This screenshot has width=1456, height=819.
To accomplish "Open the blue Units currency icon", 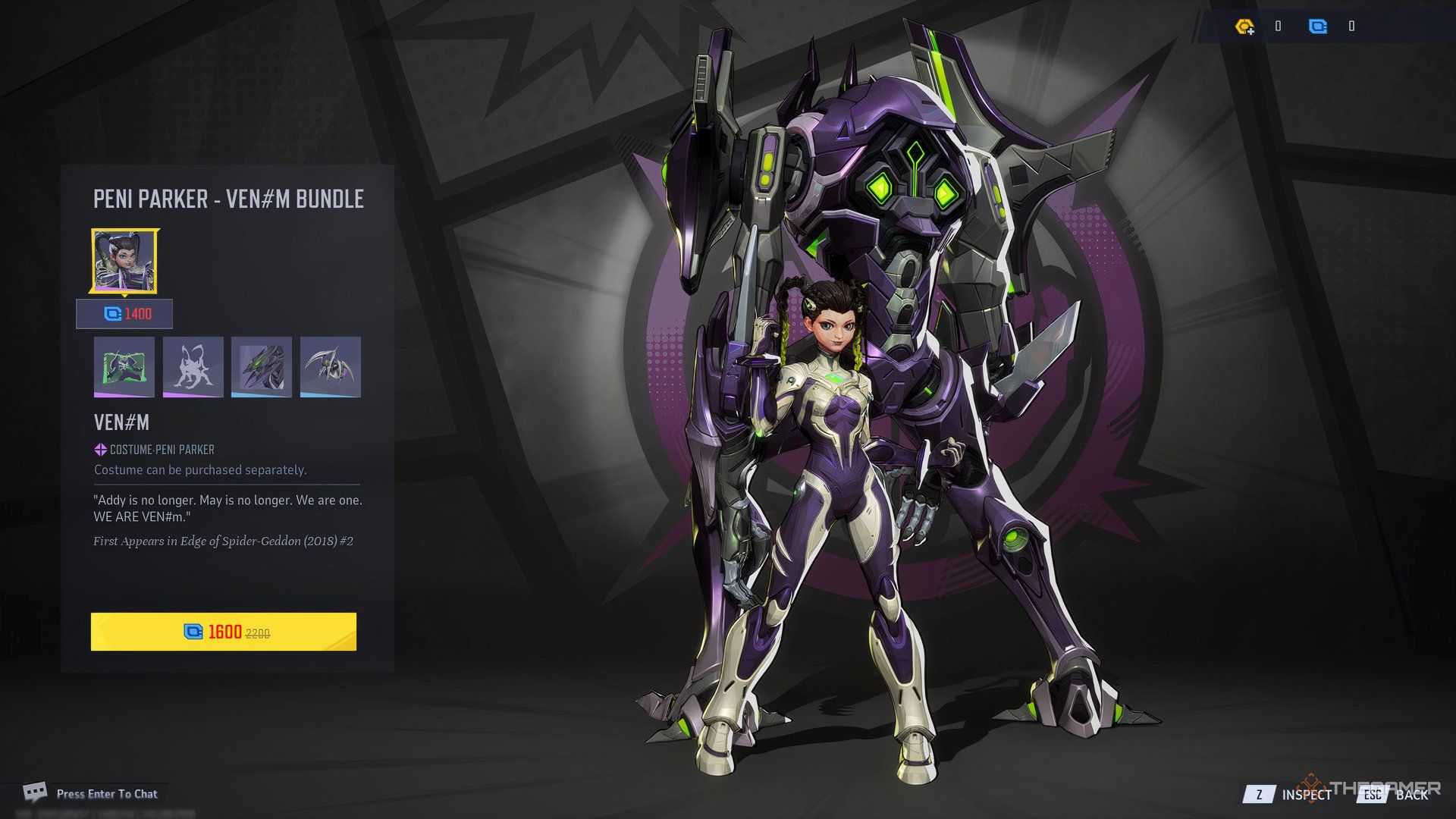I will (x=1318, y=27).
